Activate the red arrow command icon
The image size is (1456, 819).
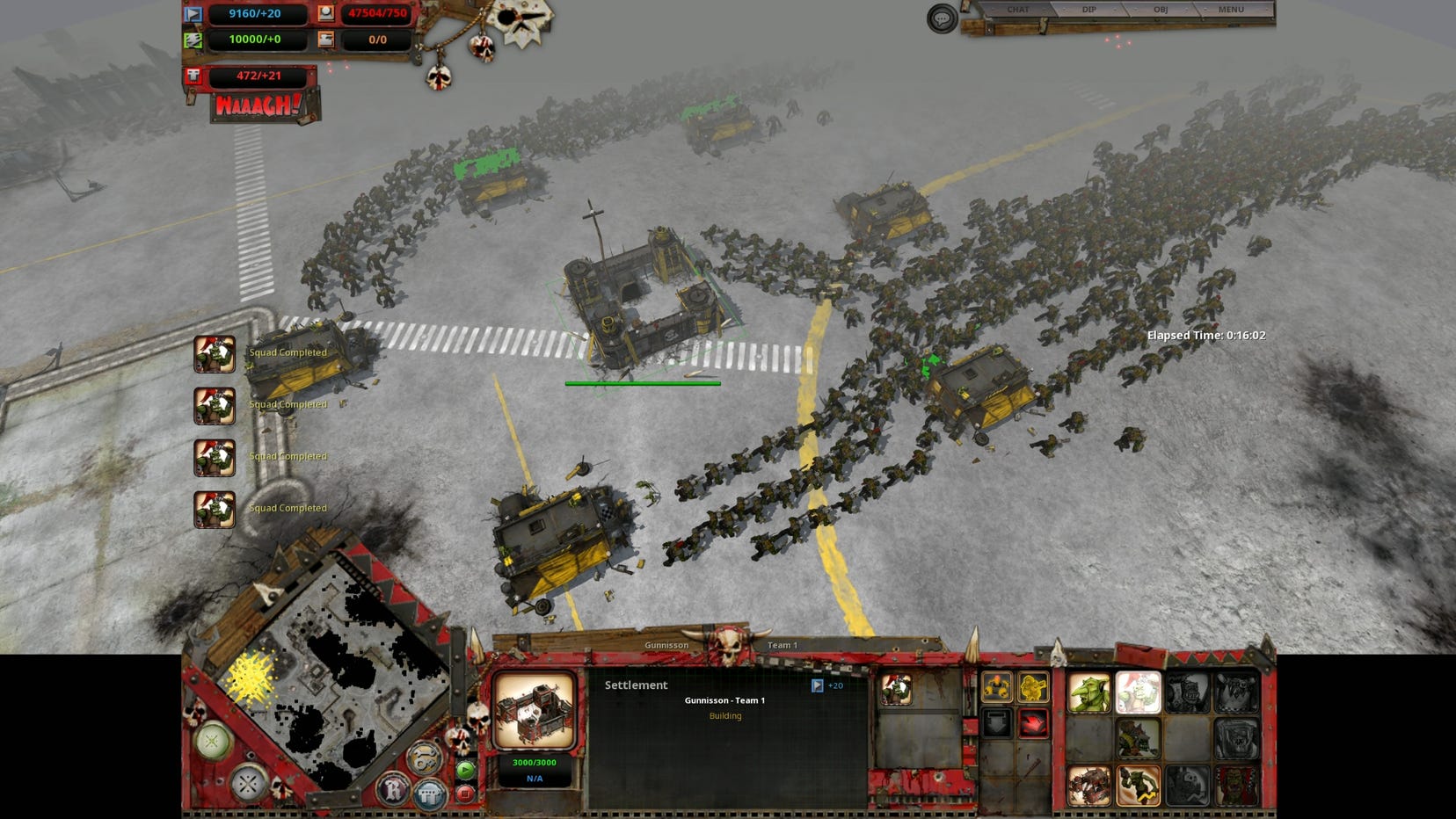[1033, 724]
